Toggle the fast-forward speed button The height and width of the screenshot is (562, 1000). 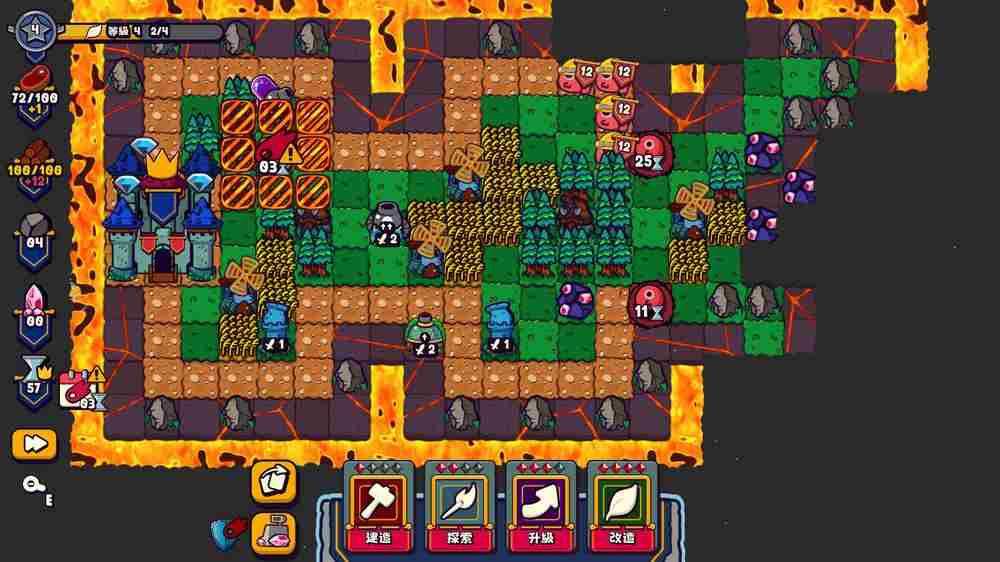tap(34, 444)
